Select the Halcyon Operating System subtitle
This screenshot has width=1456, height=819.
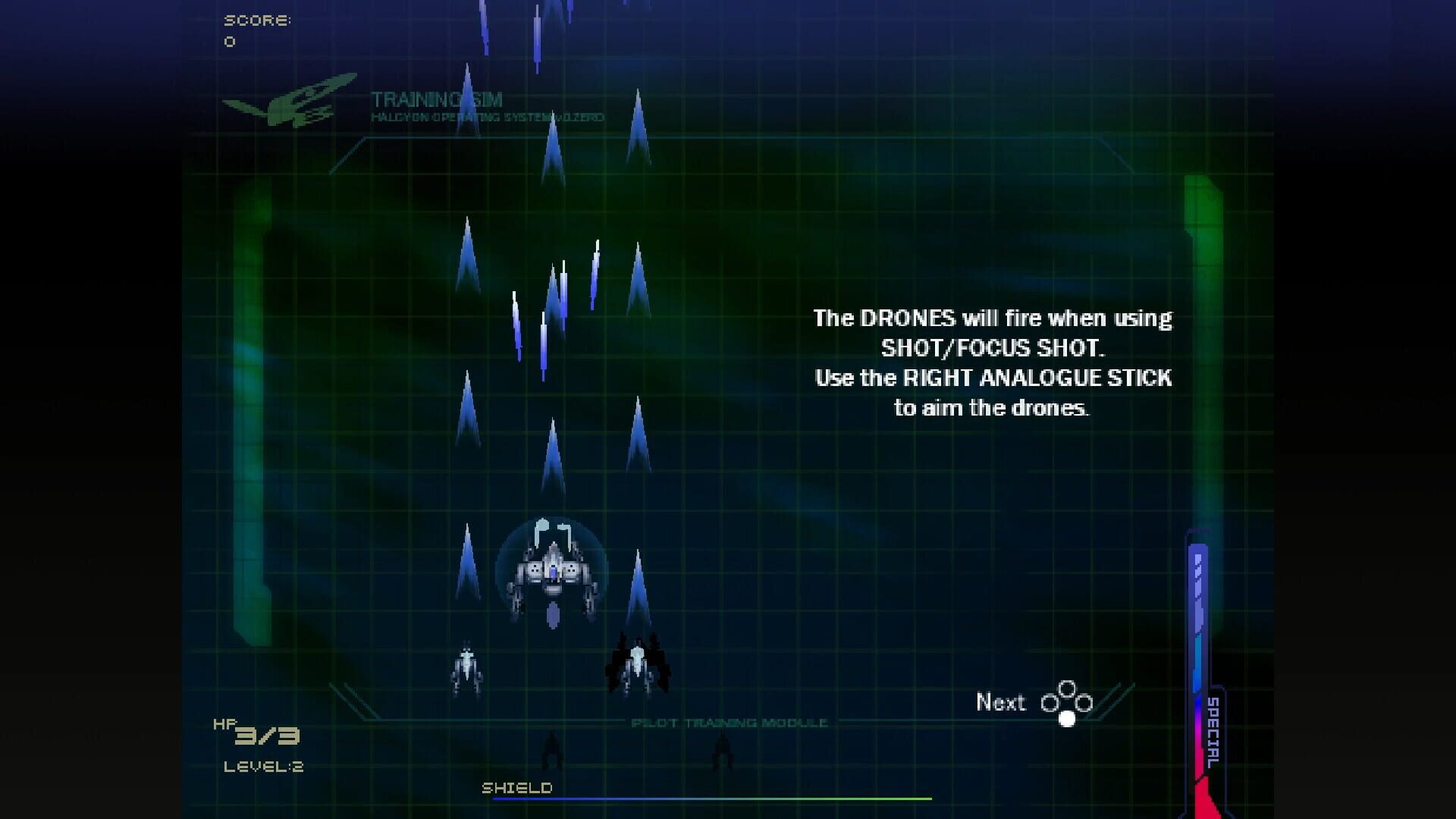click(489, 117)
